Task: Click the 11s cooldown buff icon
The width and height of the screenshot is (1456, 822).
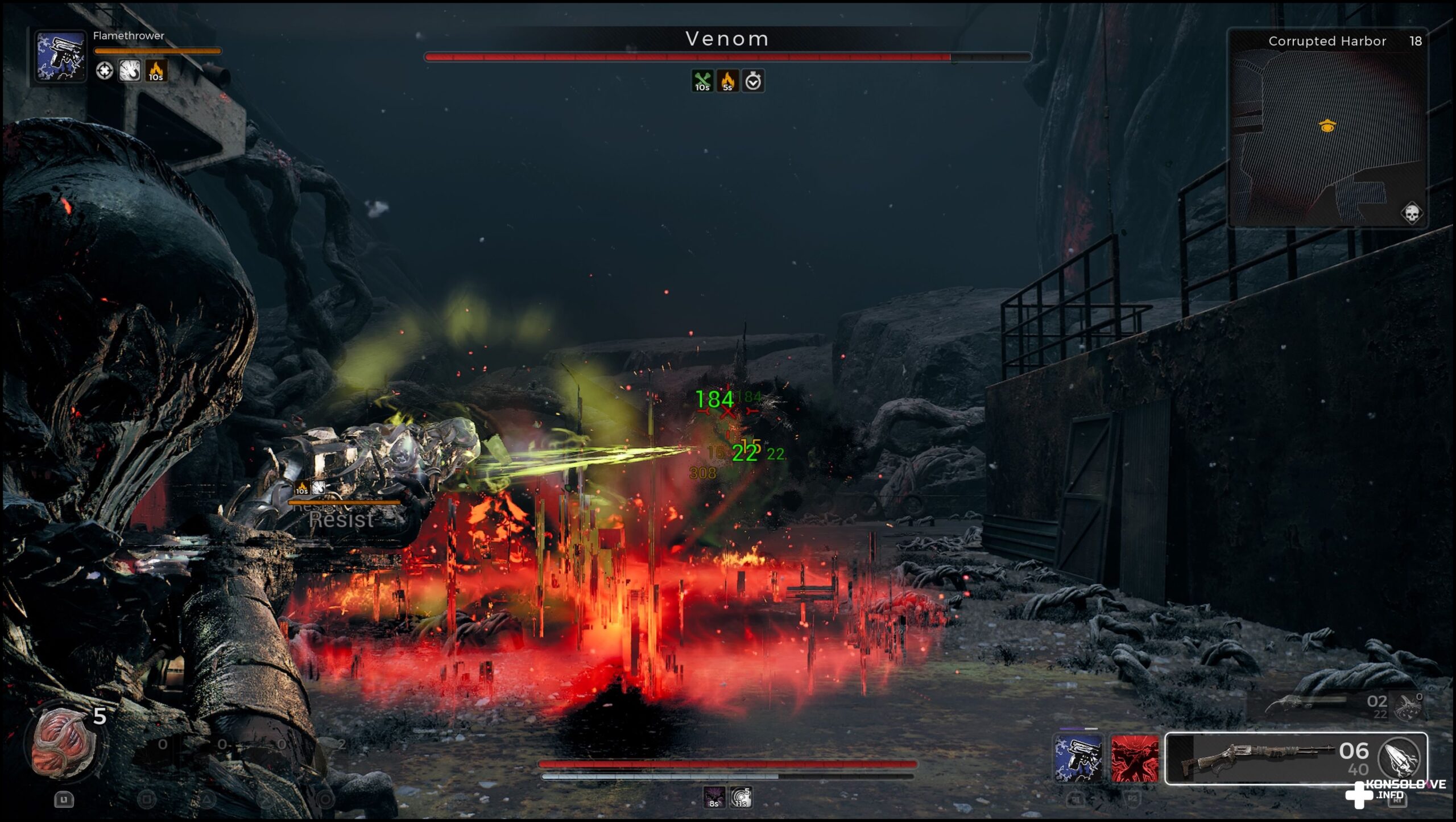Action: pyautogui.click(x=741, y=797)
